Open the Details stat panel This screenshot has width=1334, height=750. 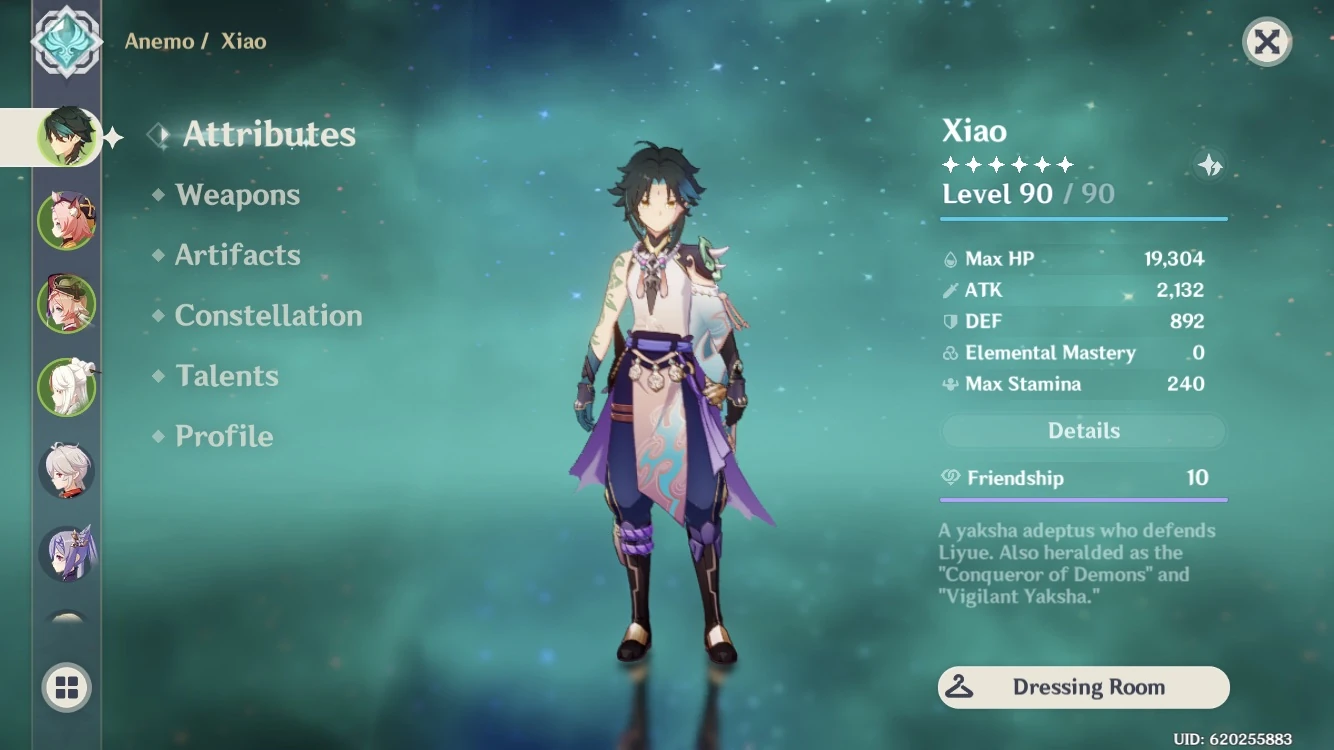coord(1083,430)
